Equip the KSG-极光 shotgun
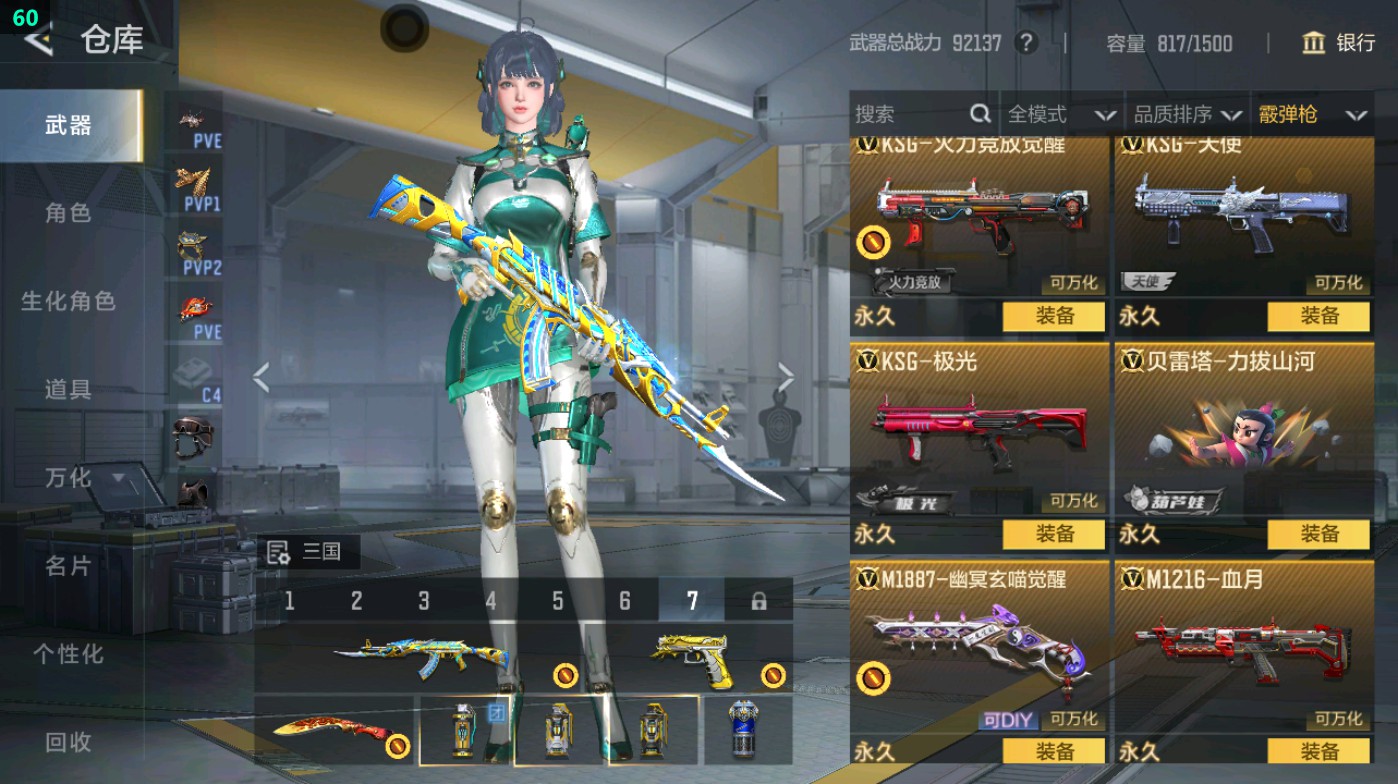The width and height of the screenshot is (1398, 784). pos(1054,534)
